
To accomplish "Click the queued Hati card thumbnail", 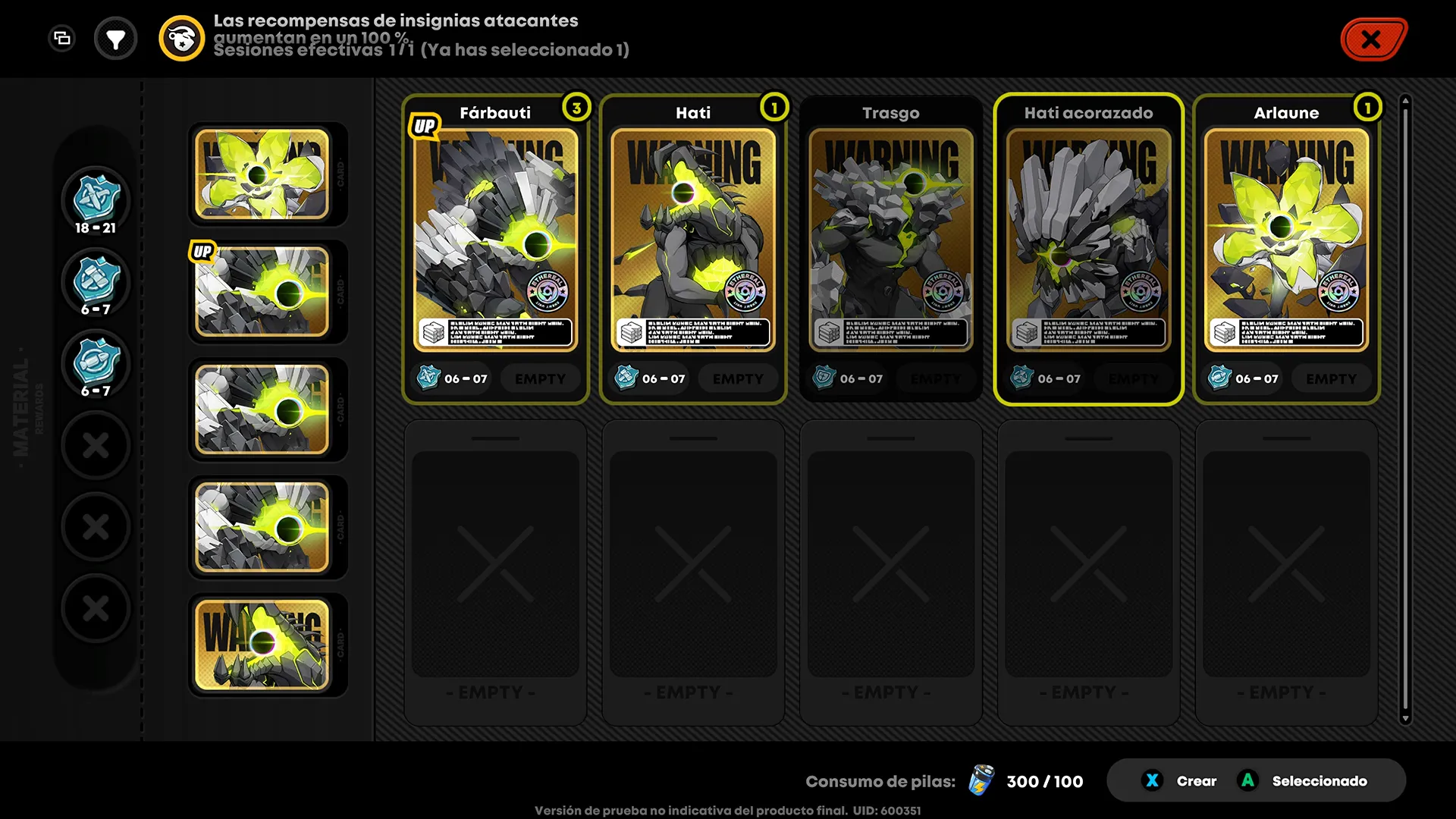I will point(262,645).
